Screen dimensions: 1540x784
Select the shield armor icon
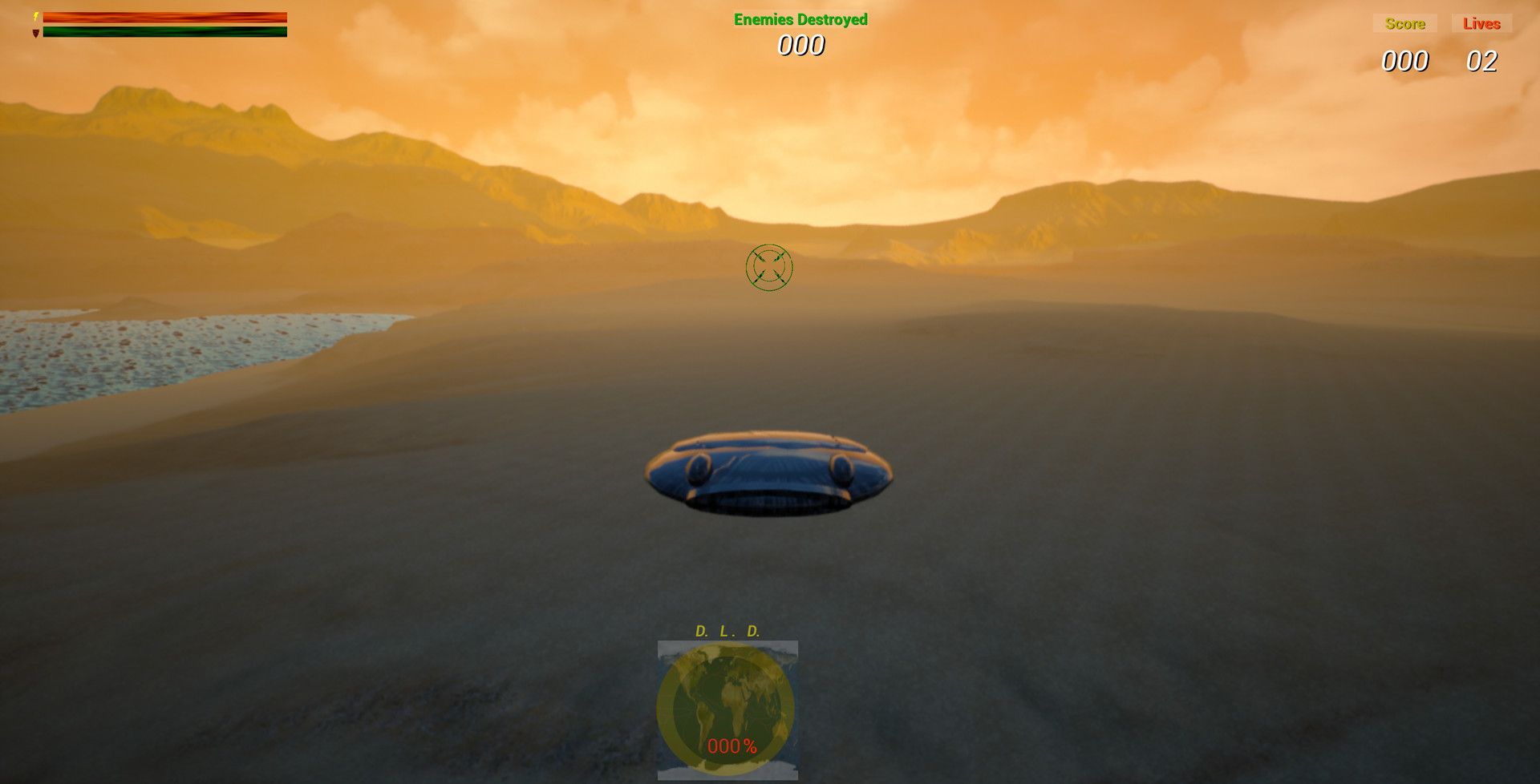click(x=35, y=32)
